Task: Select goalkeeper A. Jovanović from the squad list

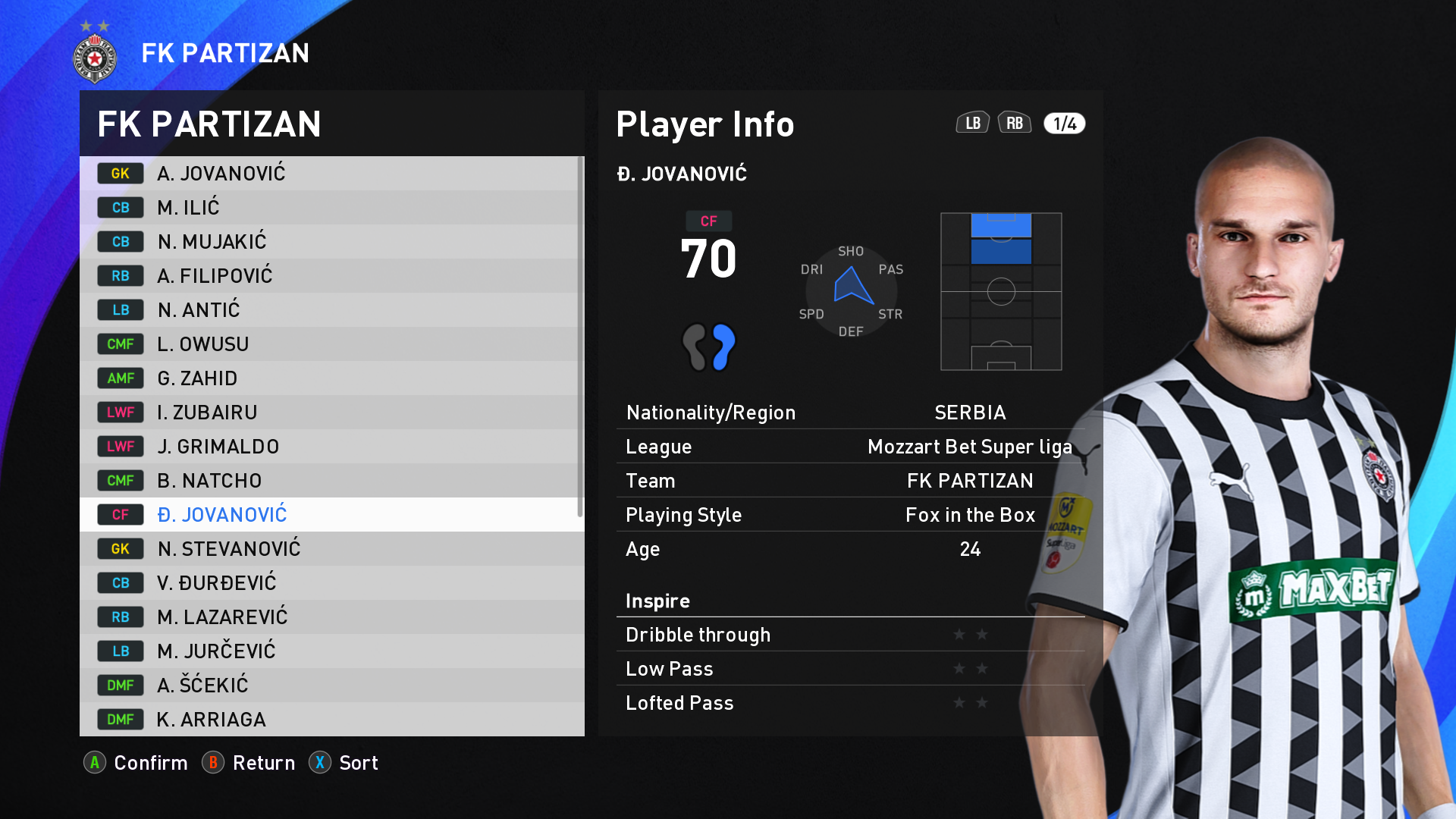Action: [x=331, y=174]
